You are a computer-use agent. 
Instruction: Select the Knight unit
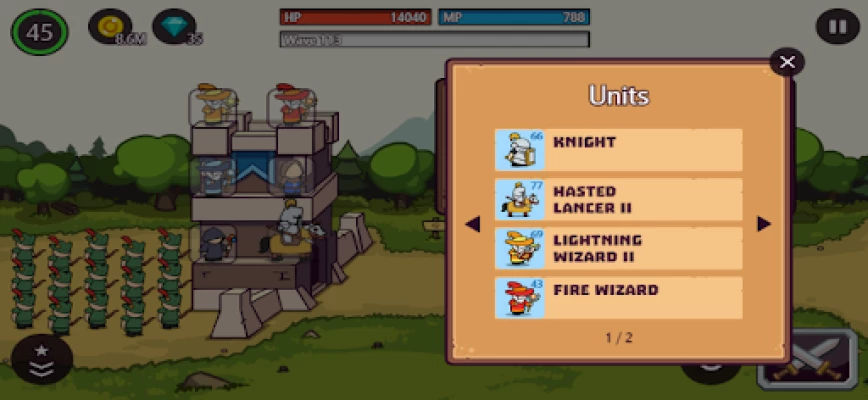coord(618,150)
